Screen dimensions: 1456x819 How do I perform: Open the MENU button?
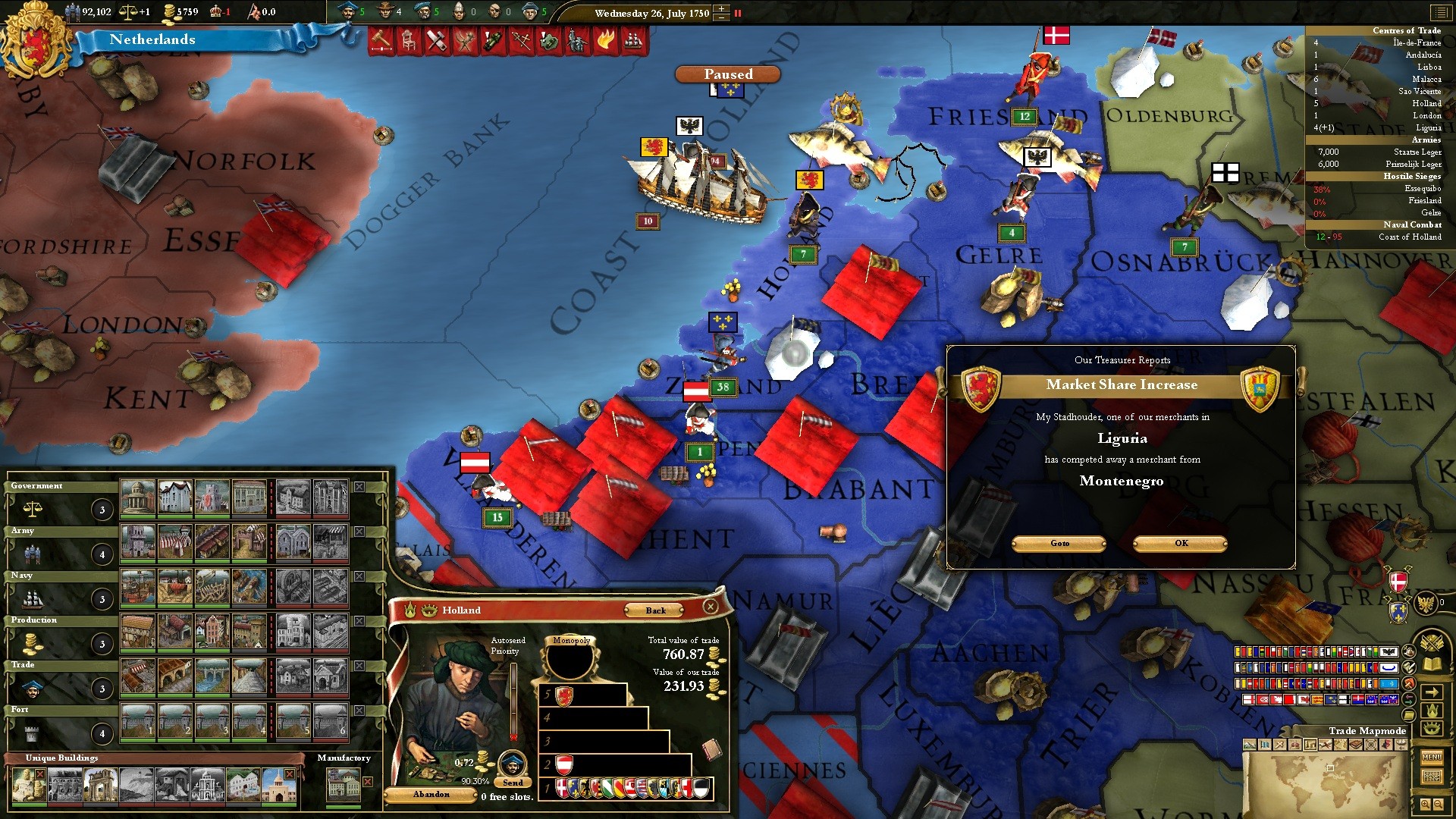tap(1431, 757)
